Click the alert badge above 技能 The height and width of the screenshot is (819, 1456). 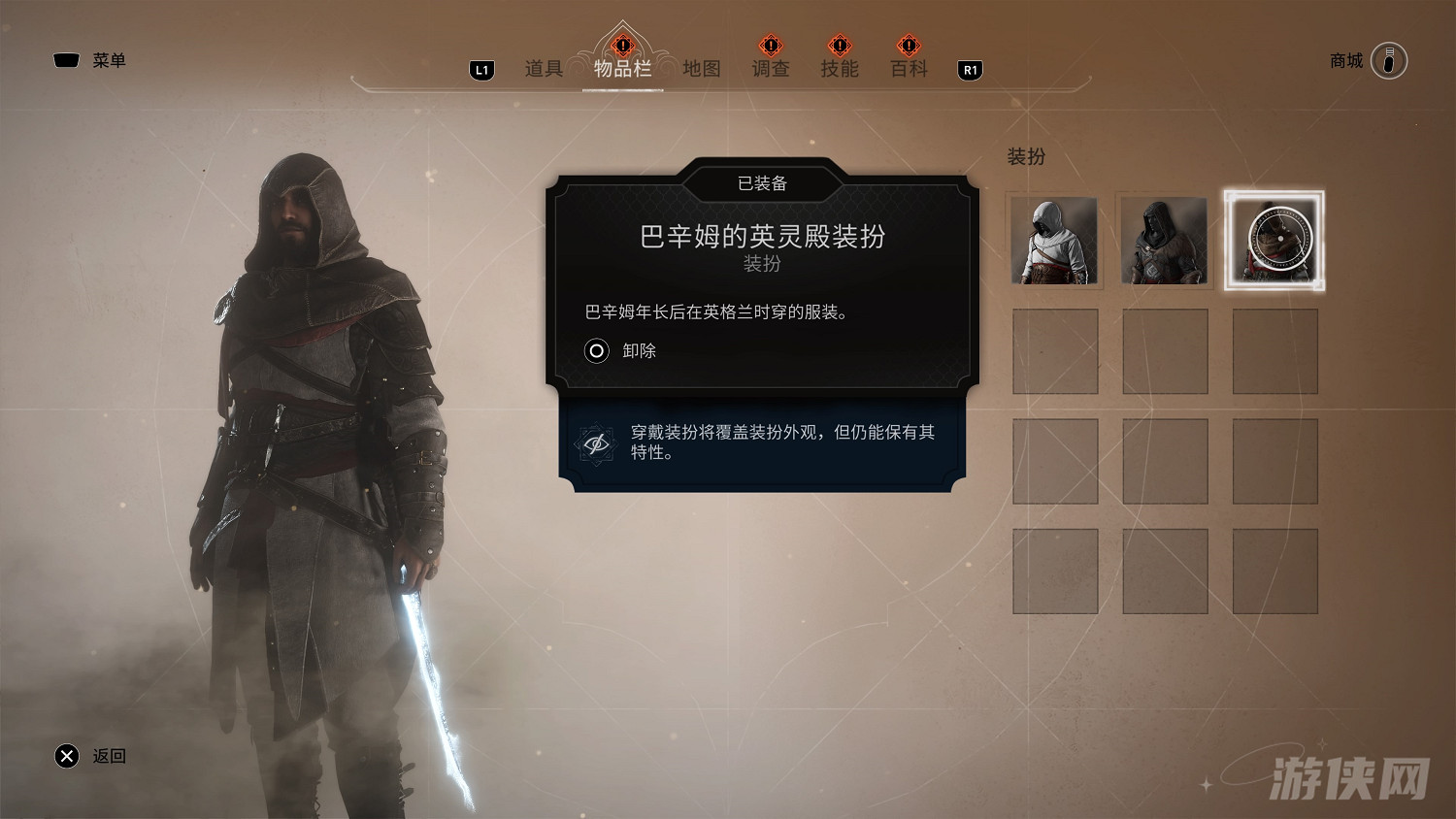[839, 46]
